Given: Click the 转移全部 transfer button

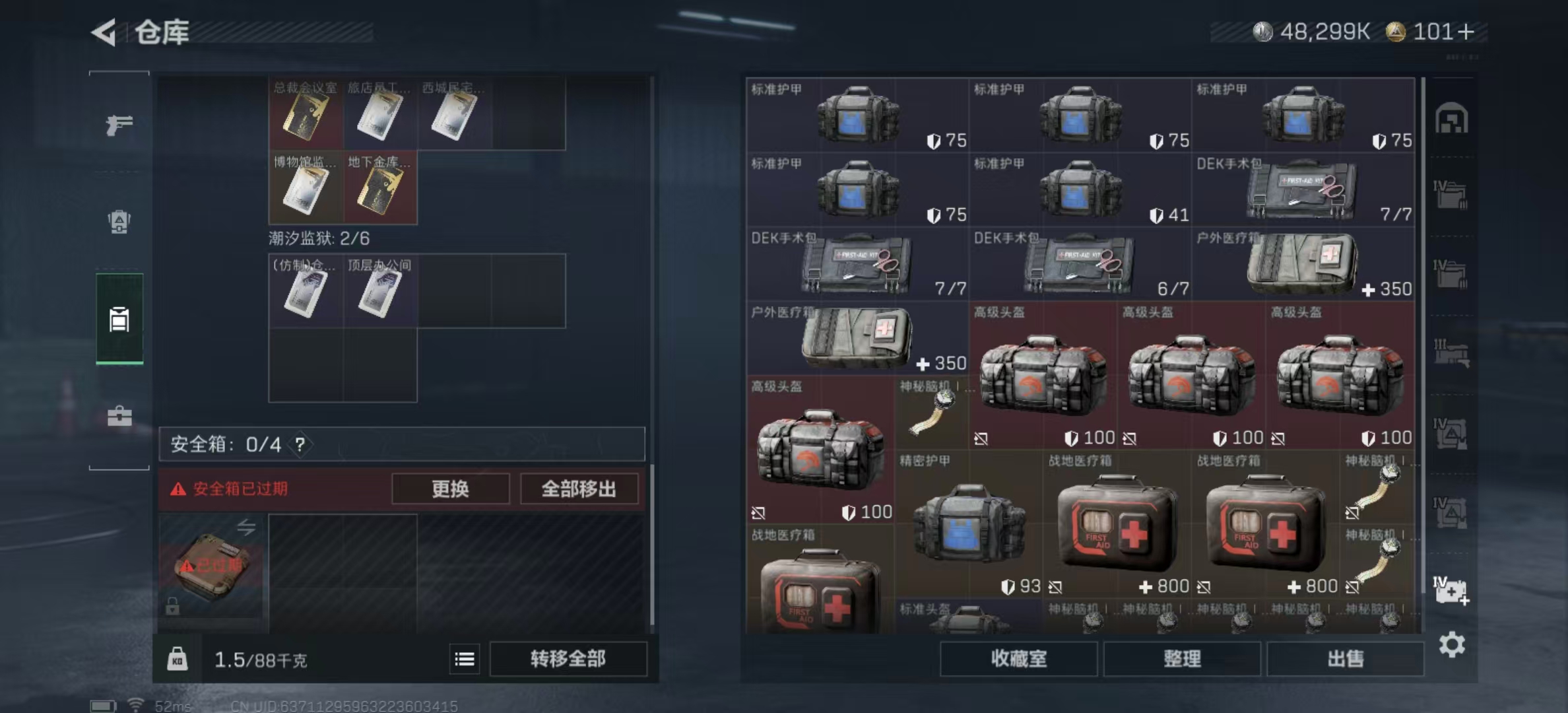Looking at the screenshot, I should (x=567, y=659).
